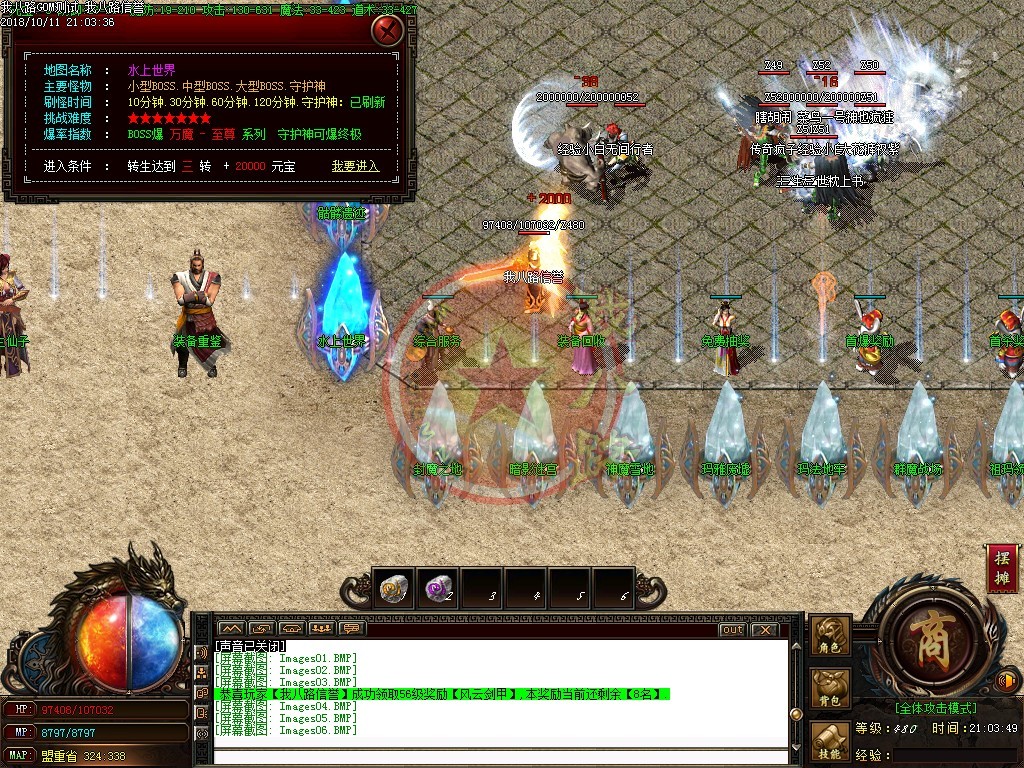Screen dimensions: 1024x768
Task: Open the 角色 character panel
Action: click(830, 637)
